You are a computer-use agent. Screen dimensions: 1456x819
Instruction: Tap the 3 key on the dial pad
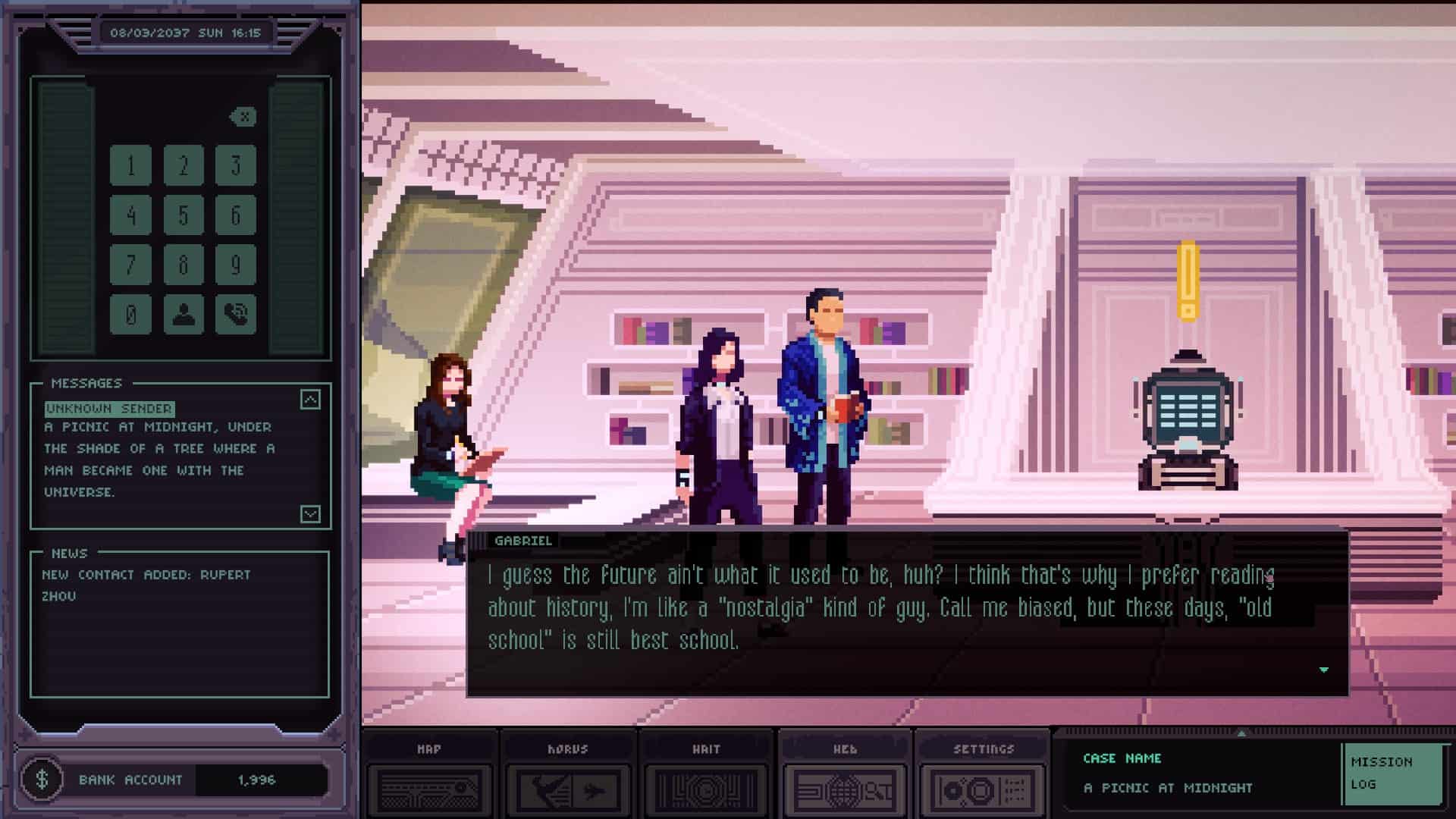(235, 165)
